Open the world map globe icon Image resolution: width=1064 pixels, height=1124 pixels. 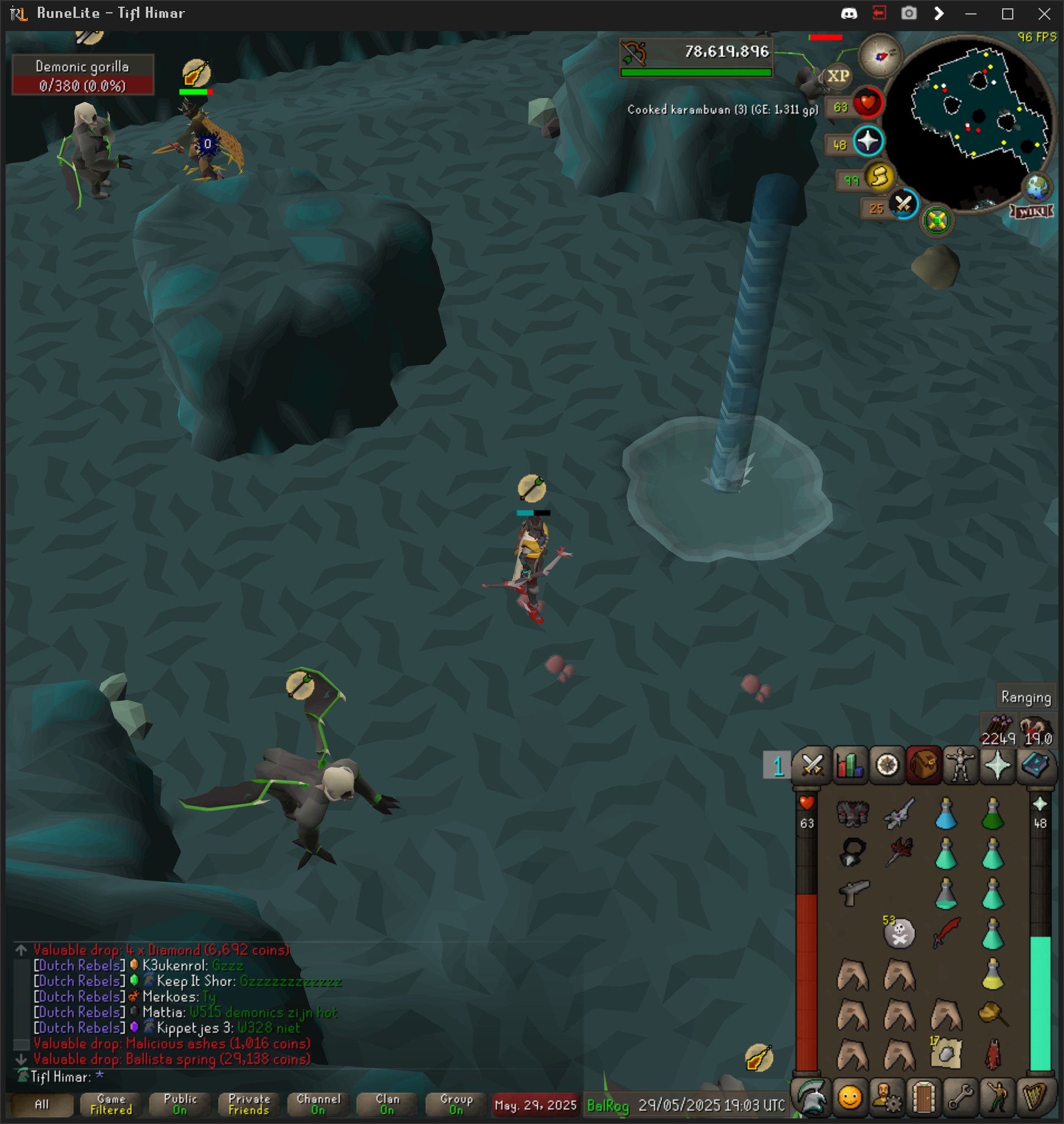pos(1036,187)
